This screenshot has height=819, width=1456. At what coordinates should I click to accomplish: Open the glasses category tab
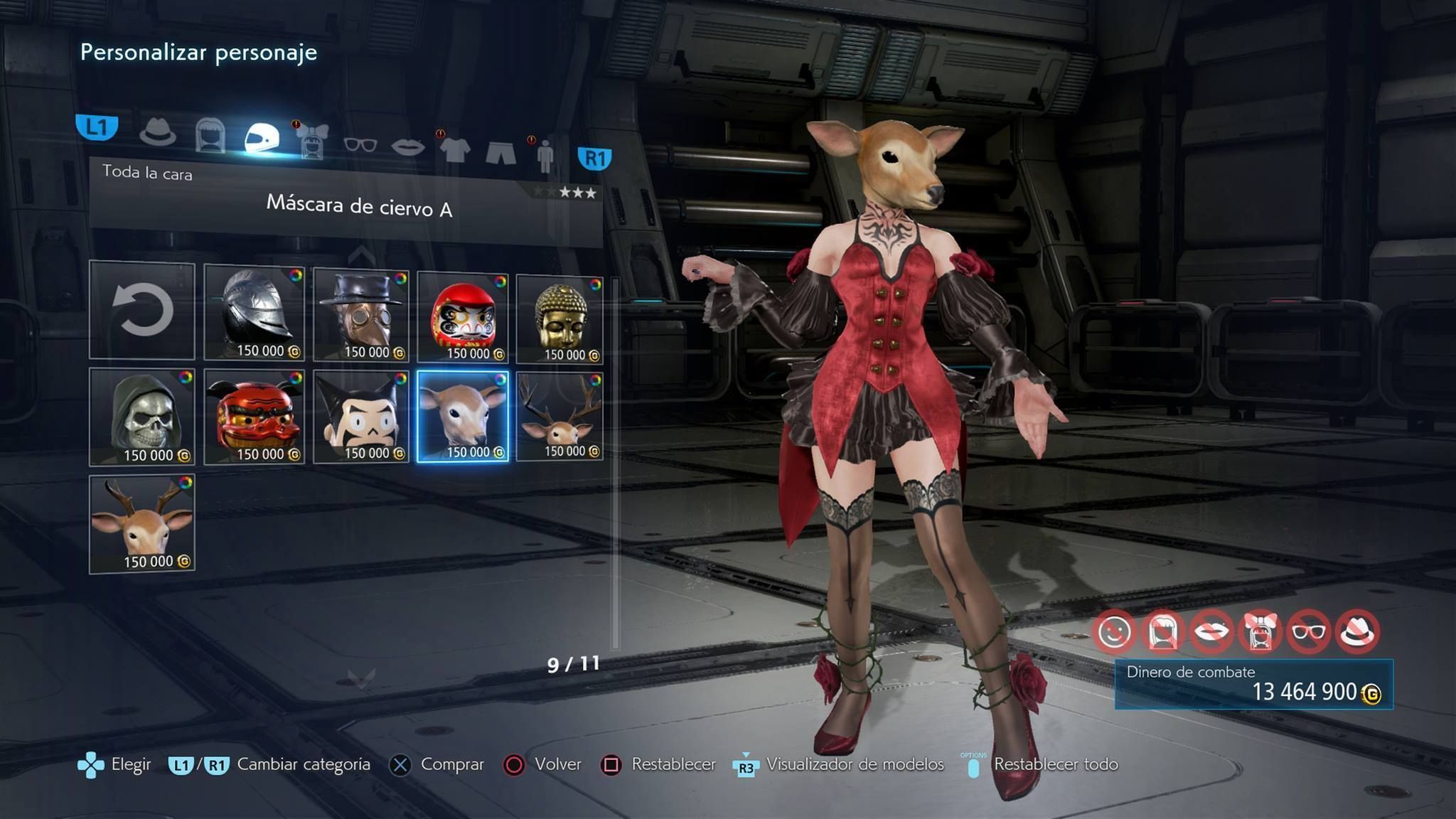pyautogui.click(x=360, y=144)
